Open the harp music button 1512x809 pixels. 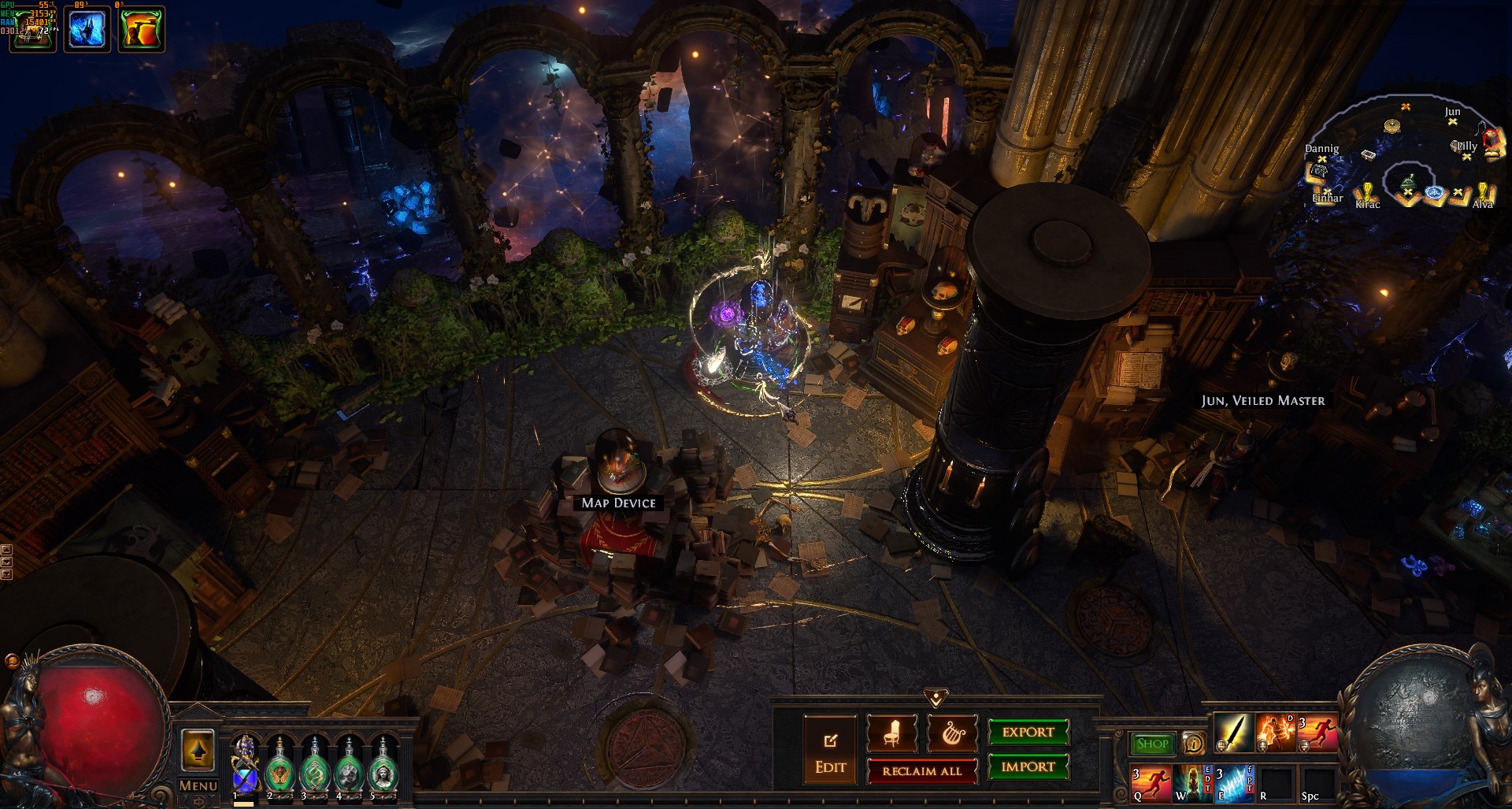coord(953,734)
